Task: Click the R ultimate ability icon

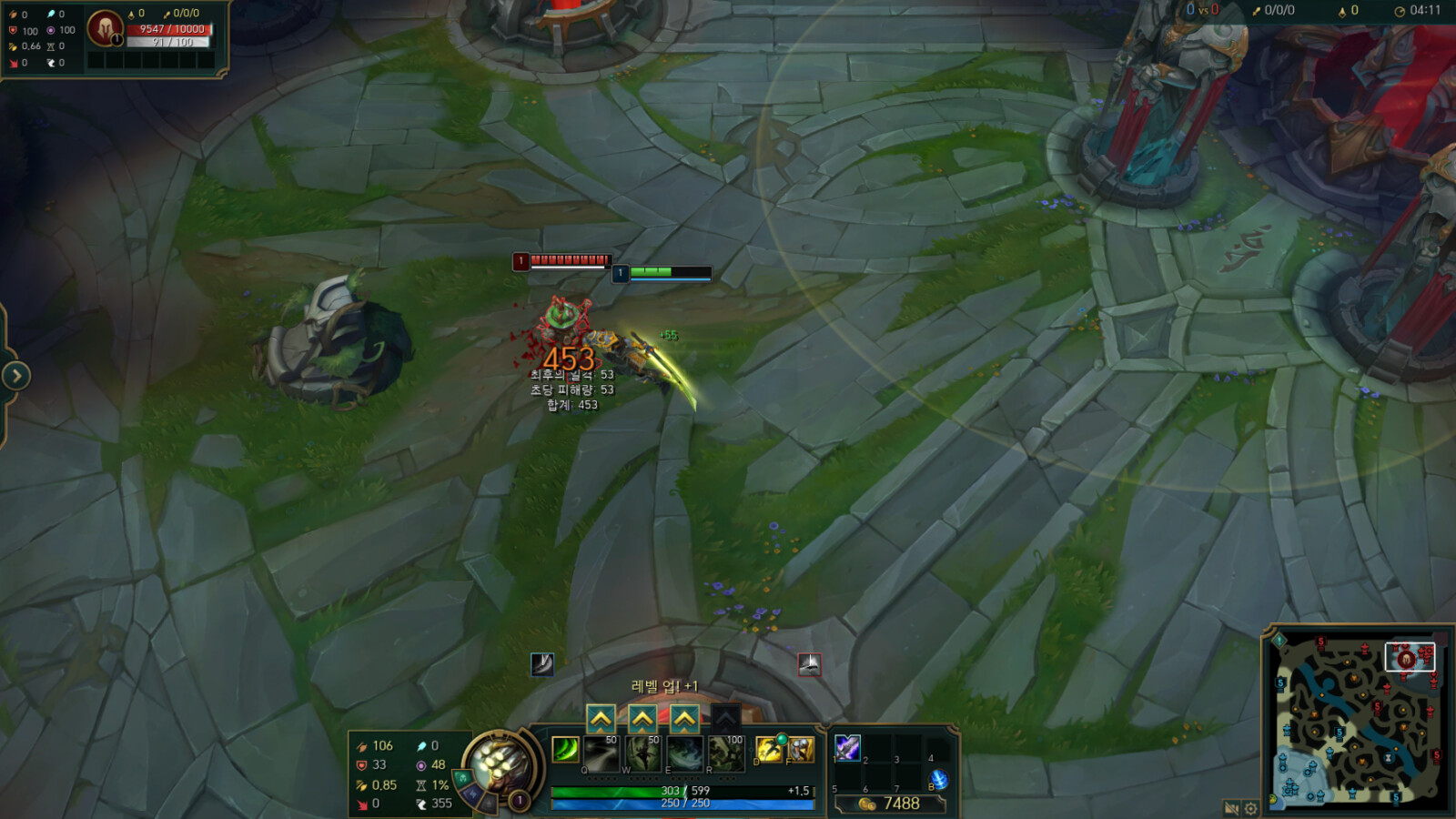Action: [725, 753]
